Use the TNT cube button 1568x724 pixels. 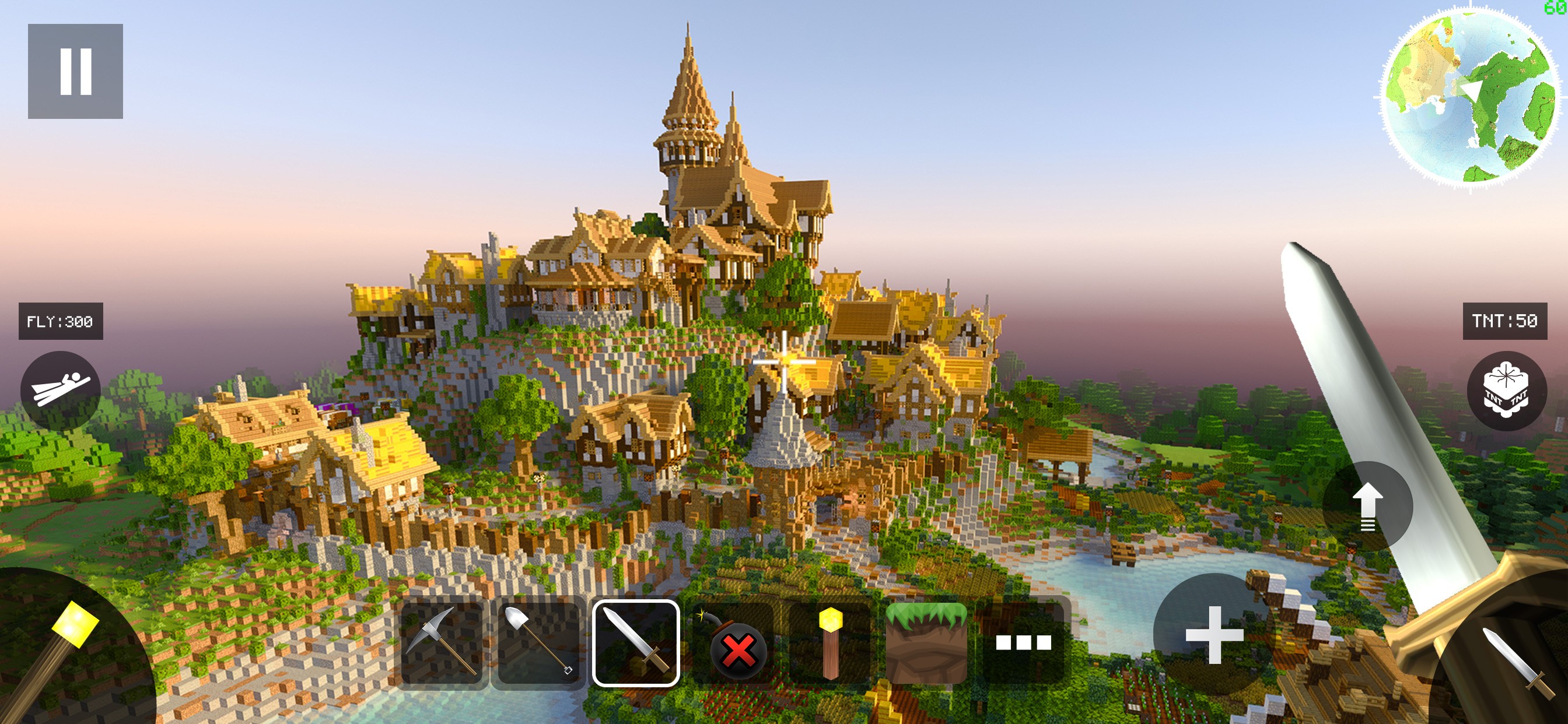click(1506, 391)
